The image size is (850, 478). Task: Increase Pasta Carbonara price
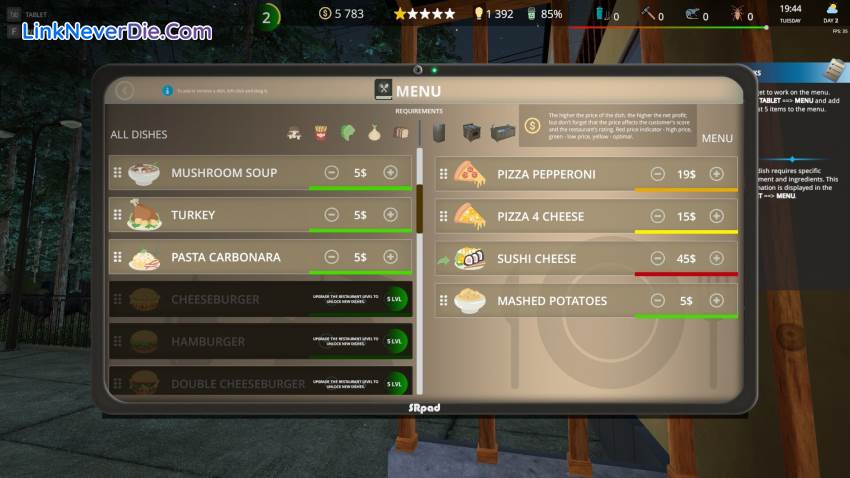tap(390, 257)
